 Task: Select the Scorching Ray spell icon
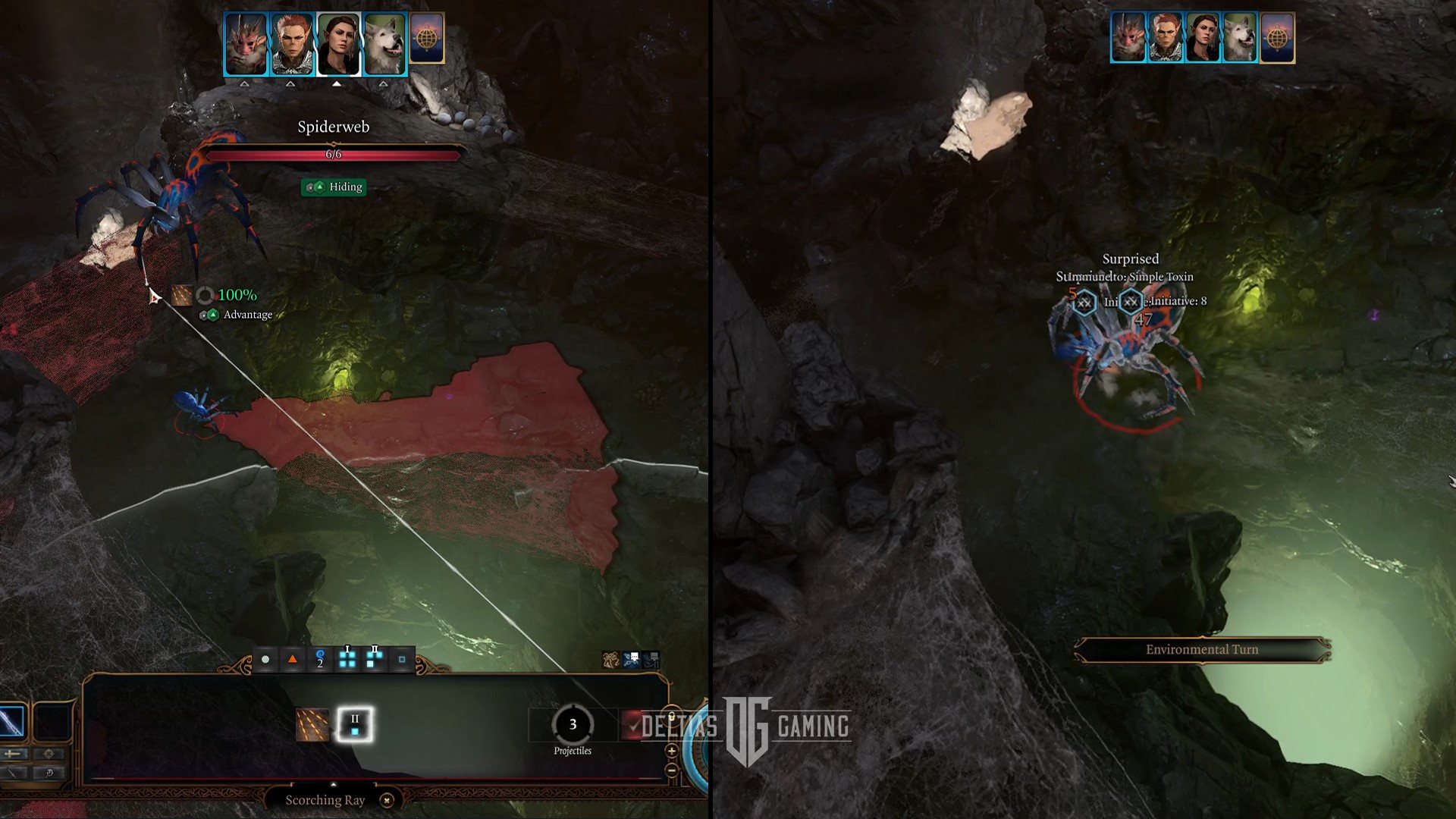coord(312,725)
